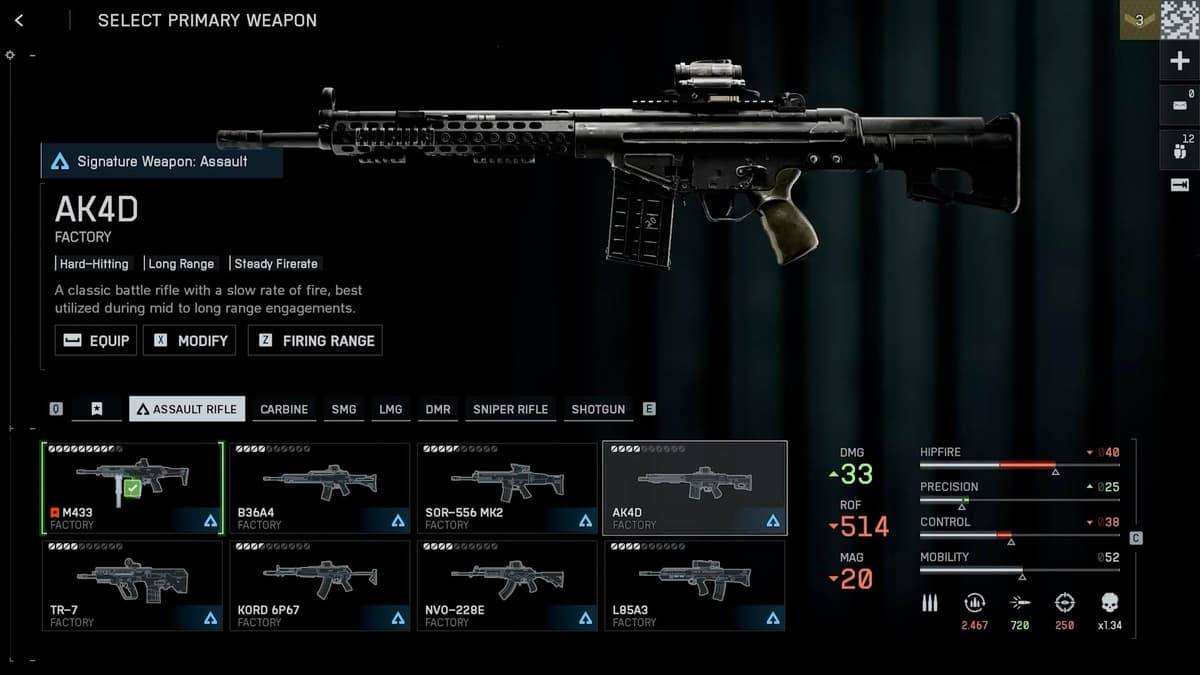Switch to the Carbine tab
The image size is (1200, 675).
click(x=284, y=409)
